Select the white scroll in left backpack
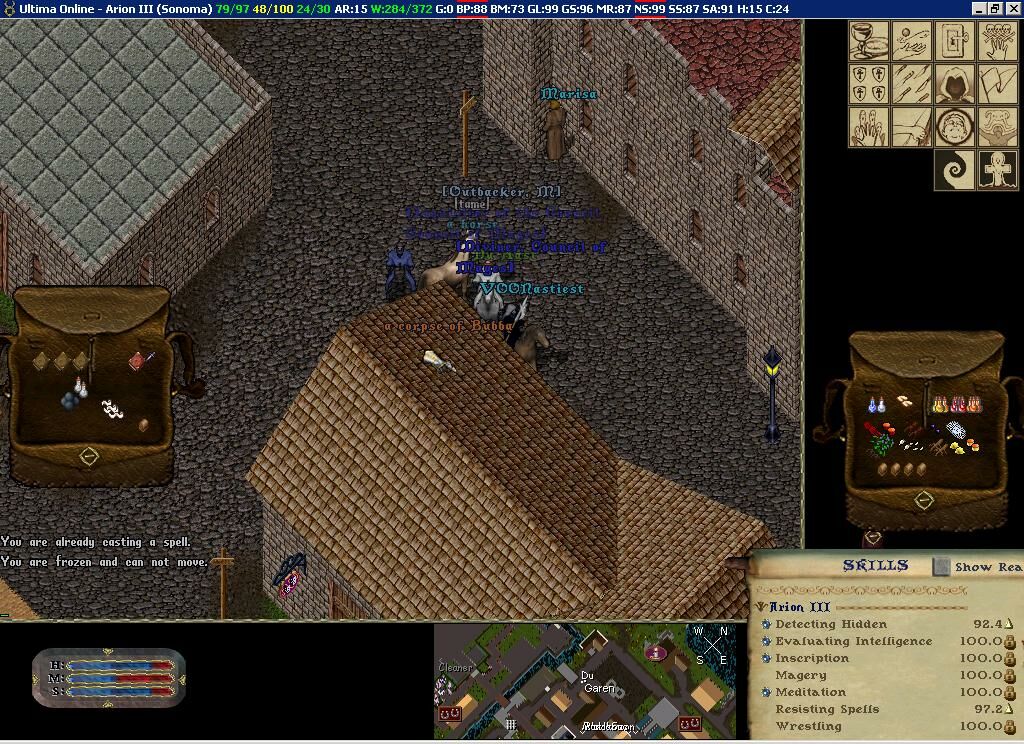Screen dimensions: 1024x744 [x=110, y=408]
